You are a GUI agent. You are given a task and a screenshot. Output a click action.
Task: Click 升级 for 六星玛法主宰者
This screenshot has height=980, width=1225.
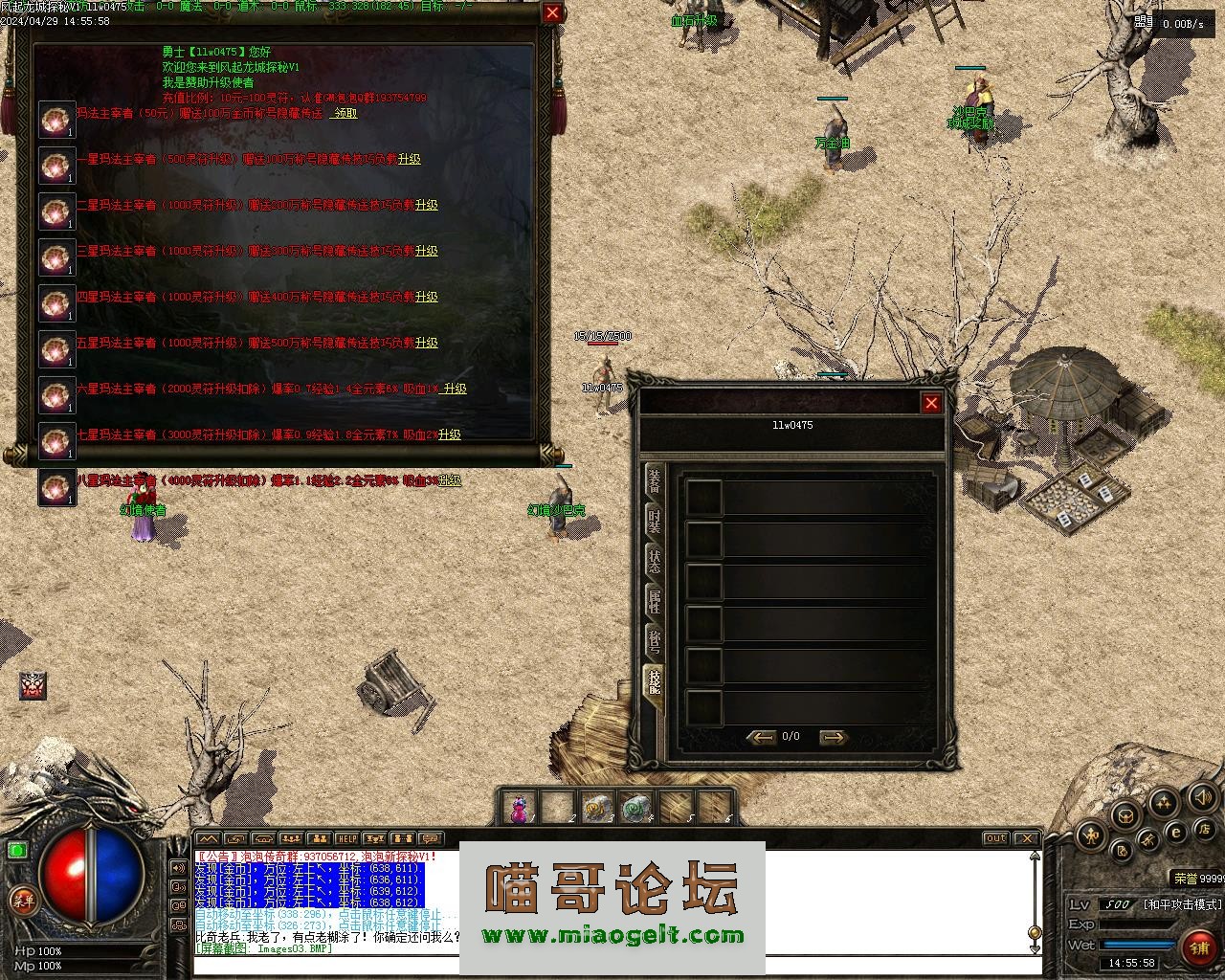[455, 389]
